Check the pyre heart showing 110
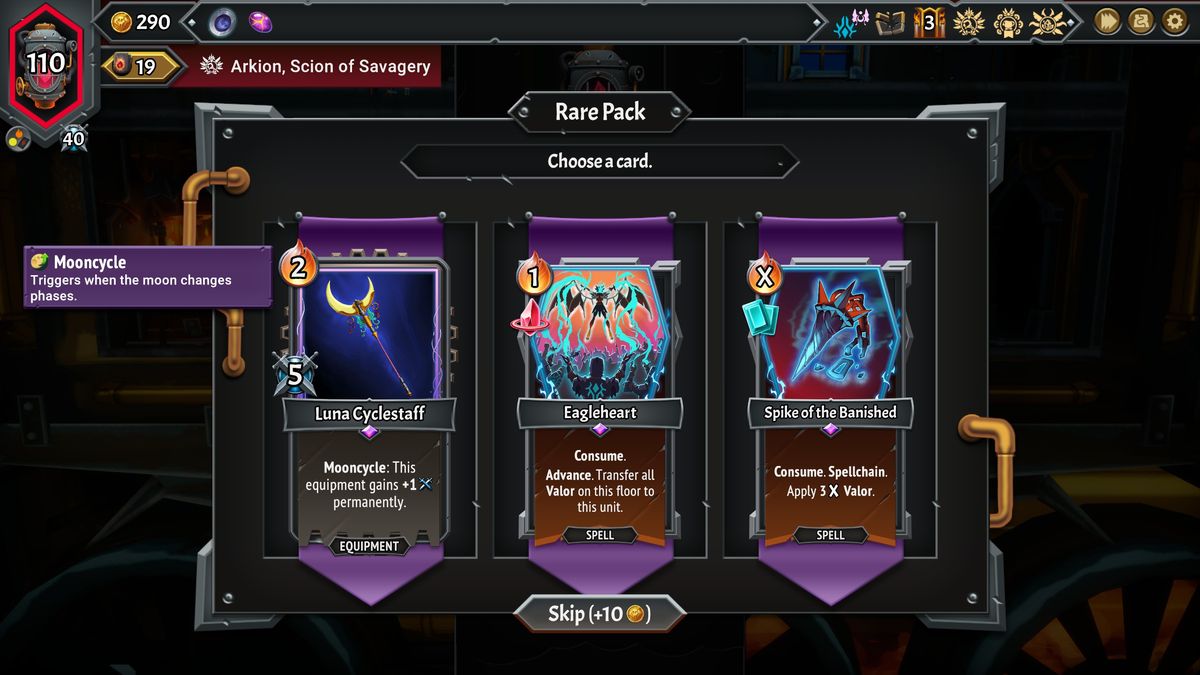This screenshot has width=1200, height=675. click(x=46, y=65)
